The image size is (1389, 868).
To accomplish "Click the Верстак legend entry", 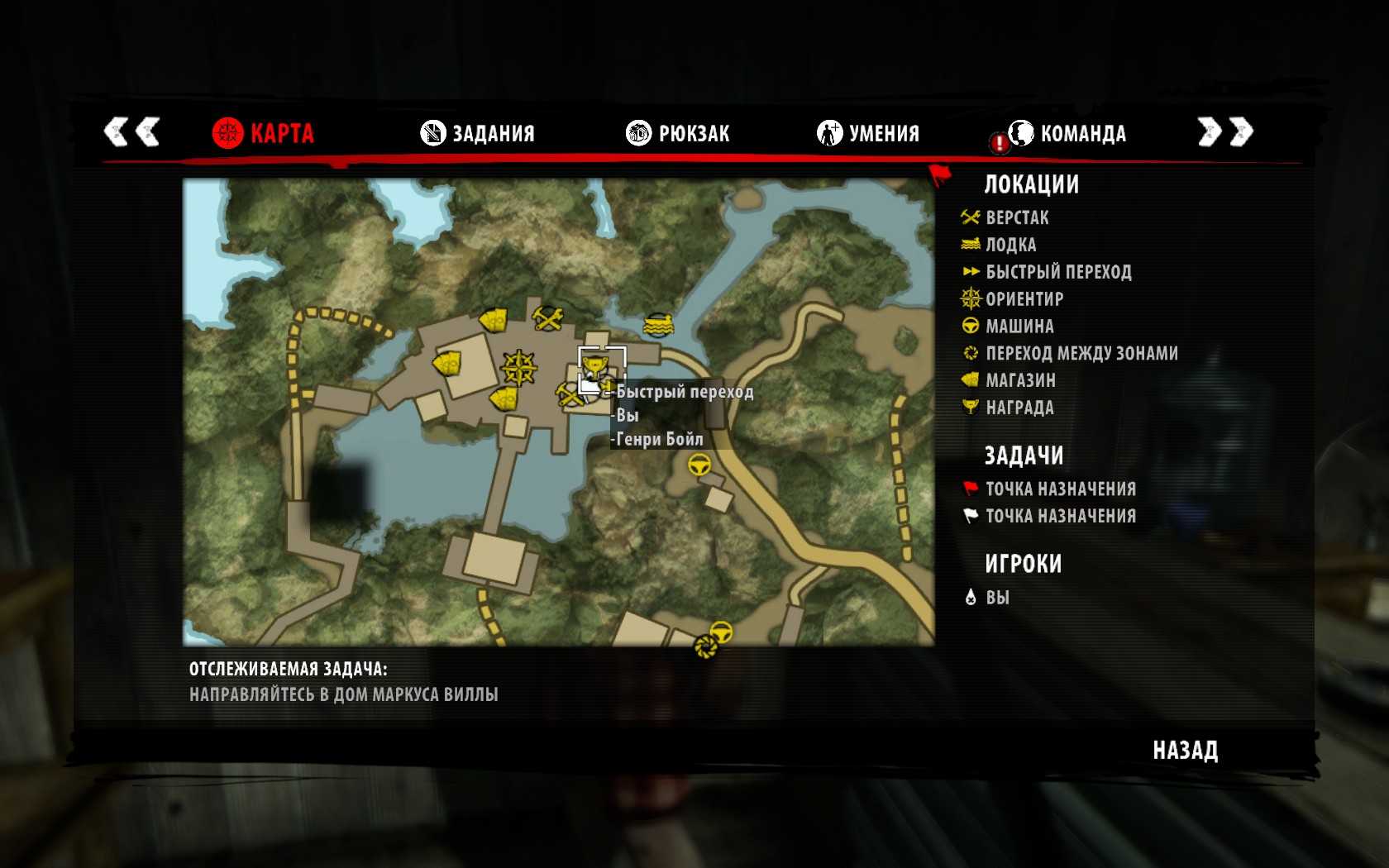I will (1016, 218).
